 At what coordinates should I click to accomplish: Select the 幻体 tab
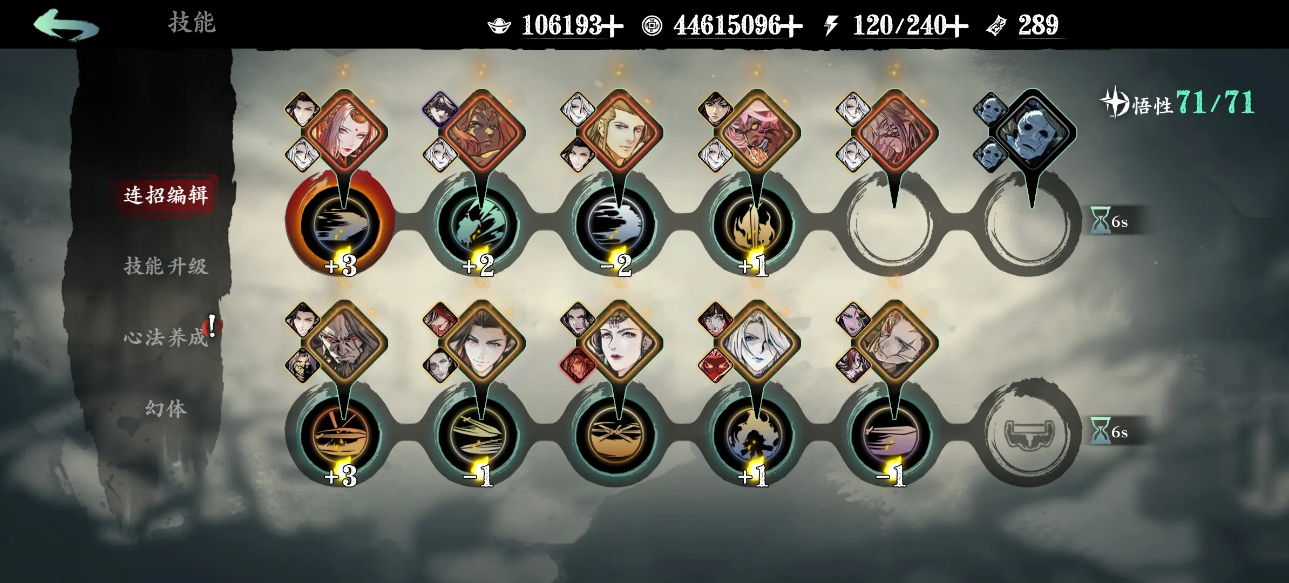coord(166,409)
